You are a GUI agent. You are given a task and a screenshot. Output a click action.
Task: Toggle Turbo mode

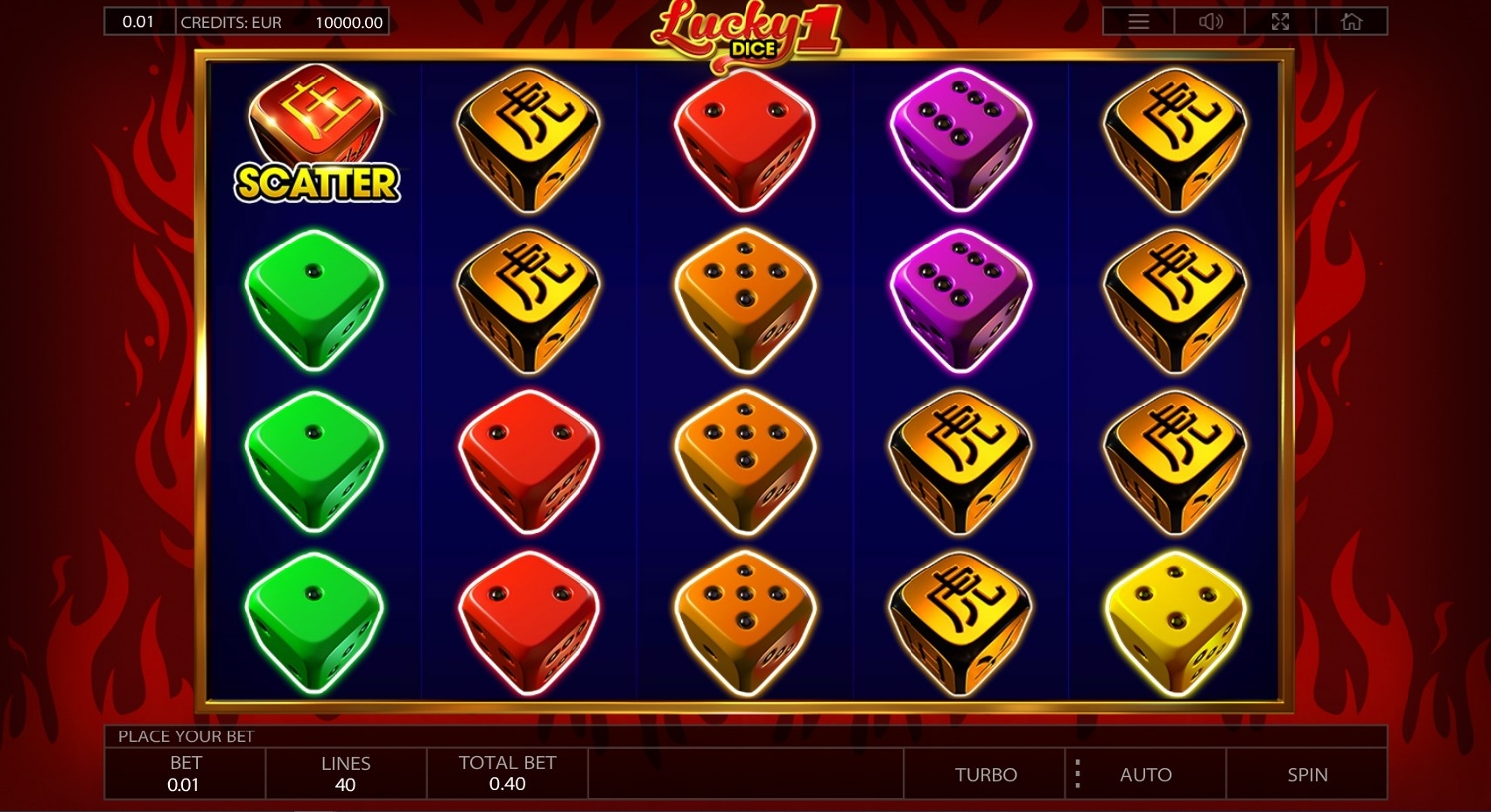coord(985,774)
